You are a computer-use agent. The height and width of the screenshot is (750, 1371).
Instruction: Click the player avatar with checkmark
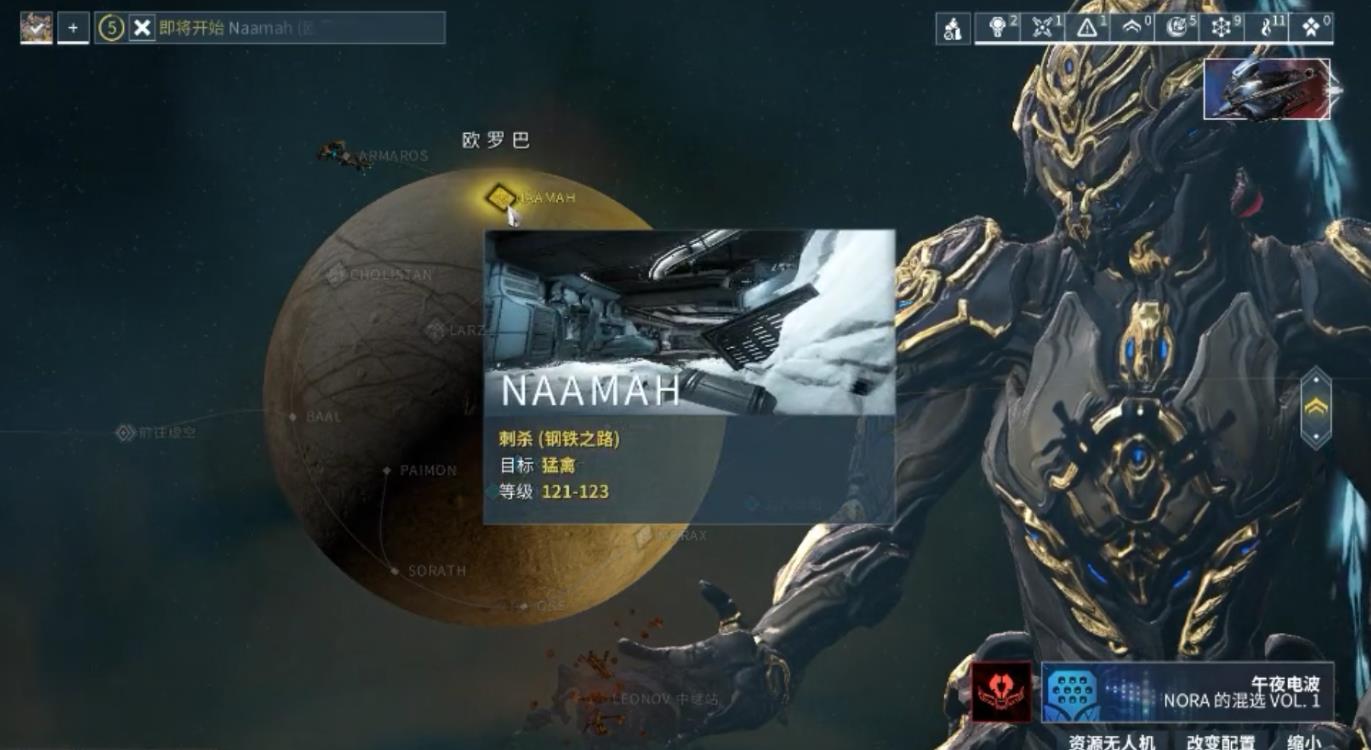36,28
